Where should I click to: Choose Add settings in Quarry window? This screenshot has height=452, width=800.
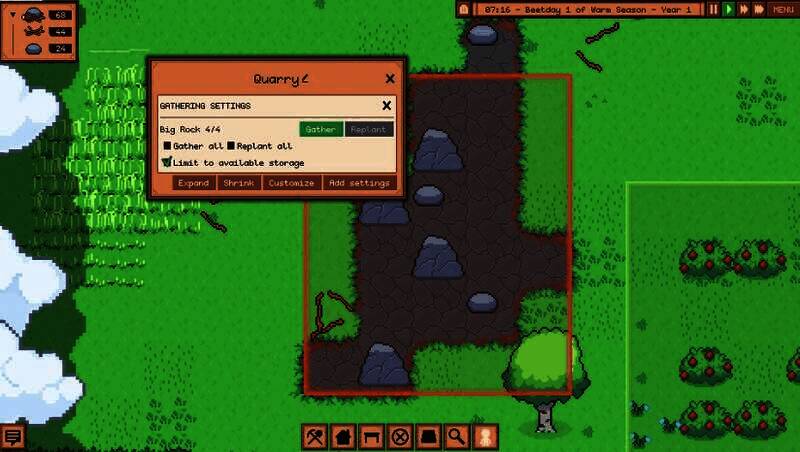point(359,183)
